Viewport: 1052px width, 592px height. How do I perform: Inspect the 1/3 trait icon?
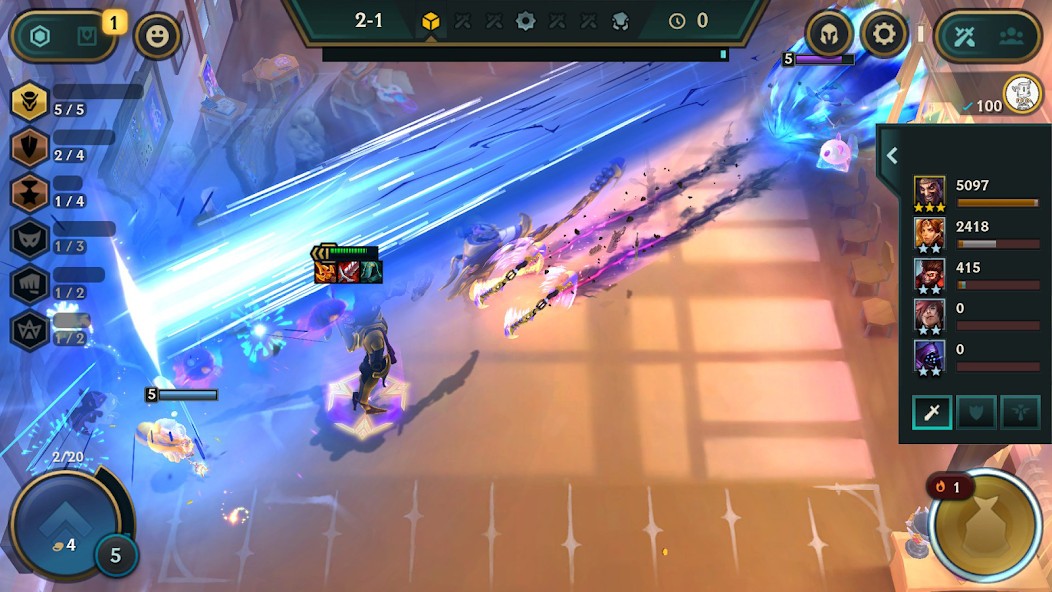click(x=30, y=238)
